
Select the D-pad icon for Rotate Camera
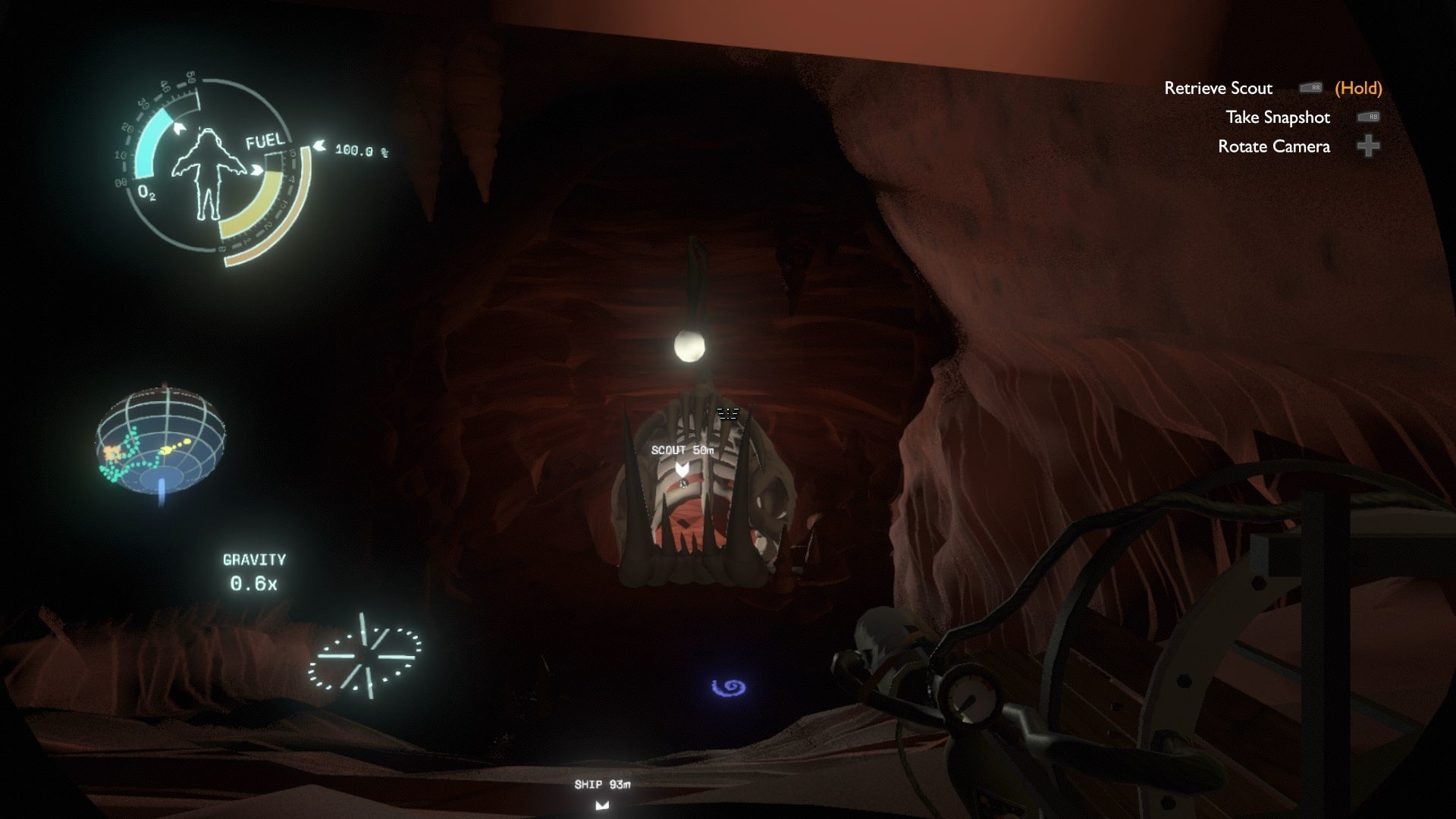click(x=1369, y=146)
